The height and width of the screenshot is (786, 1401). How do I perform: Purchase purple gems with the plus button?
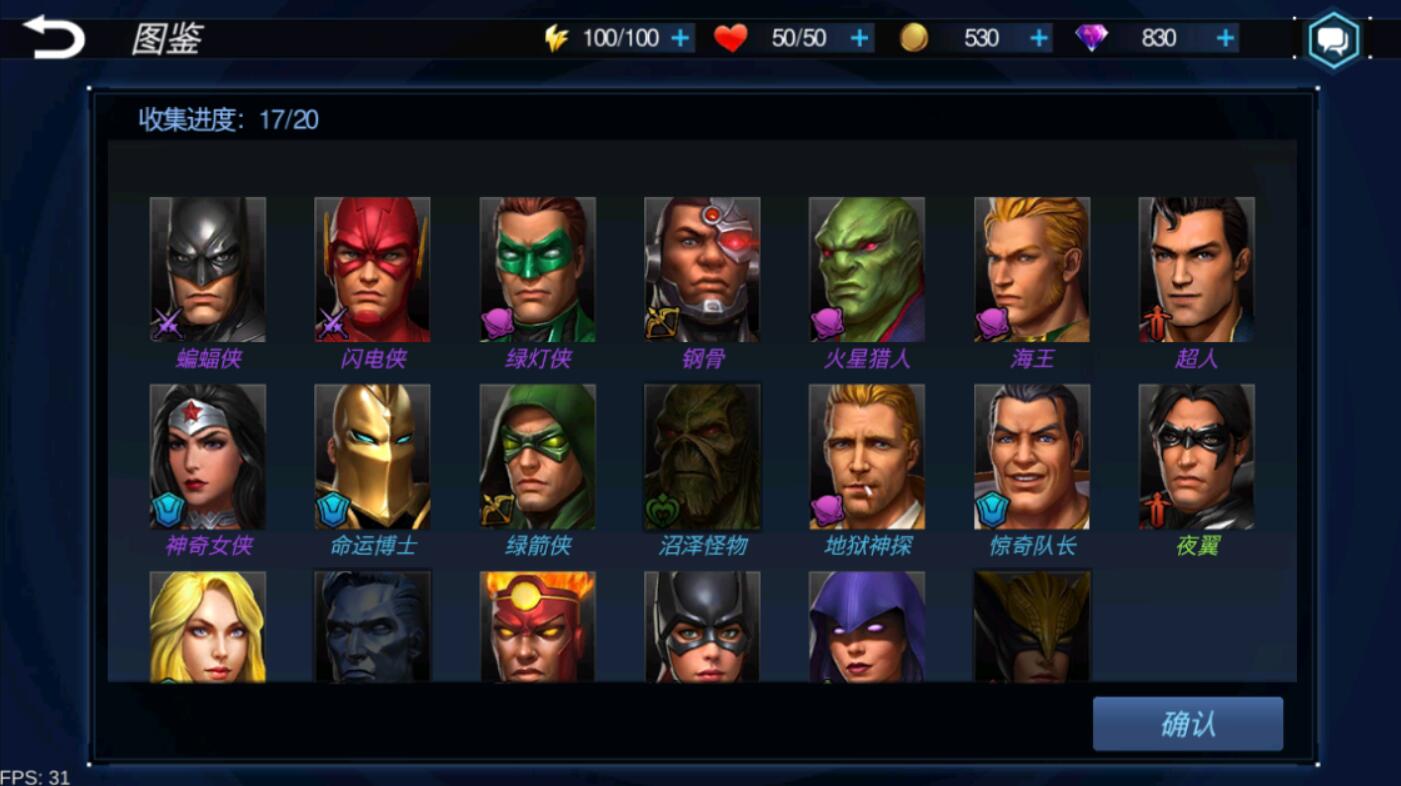(1225, 38)
